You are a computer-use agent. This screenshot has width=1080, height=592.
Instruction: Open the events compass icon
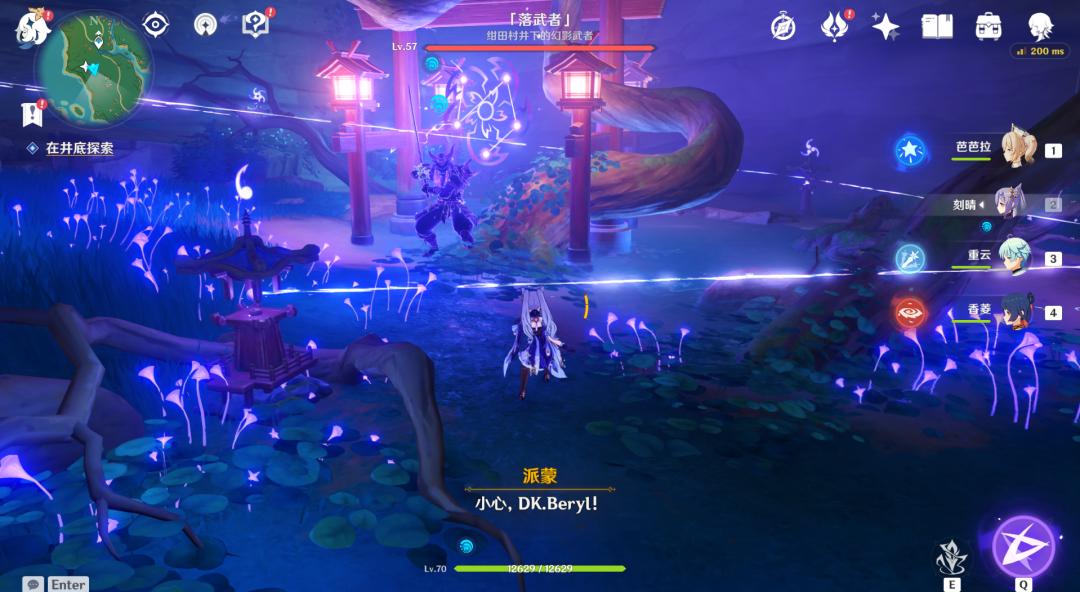(783, 26)
